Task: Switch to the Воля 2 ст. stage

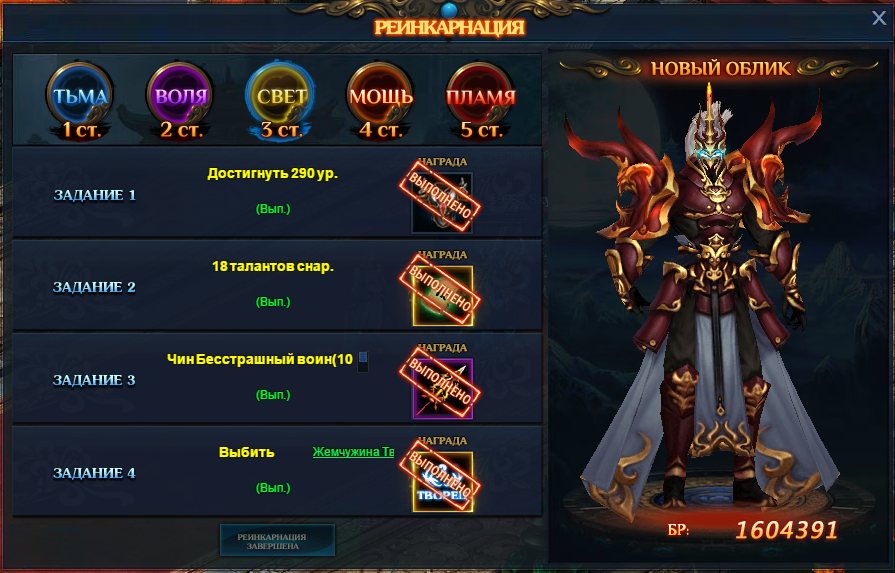Action: click(x=180, y=98)
